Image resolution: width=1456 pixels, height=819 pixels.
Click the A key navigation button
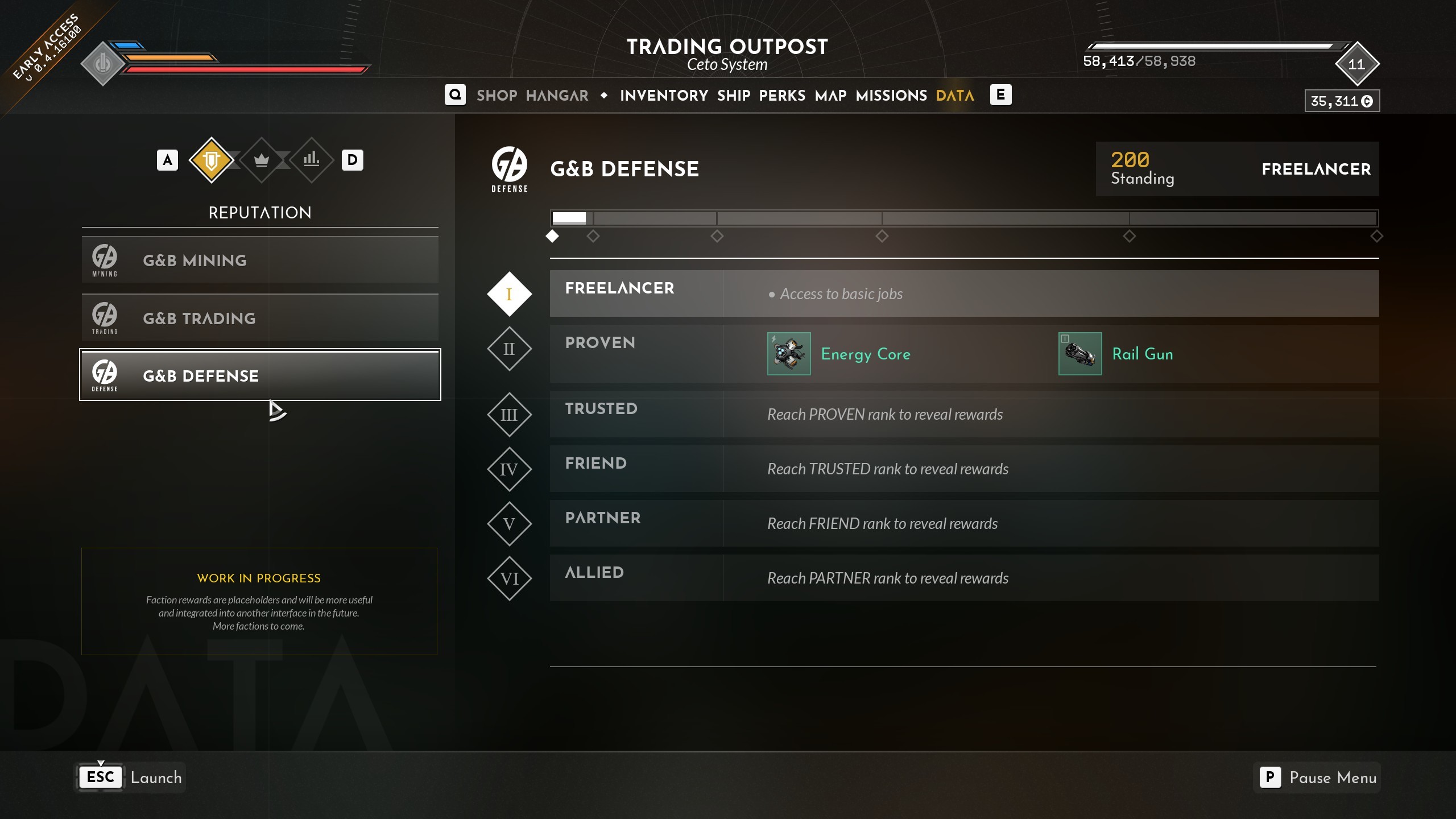click(167, 160)
